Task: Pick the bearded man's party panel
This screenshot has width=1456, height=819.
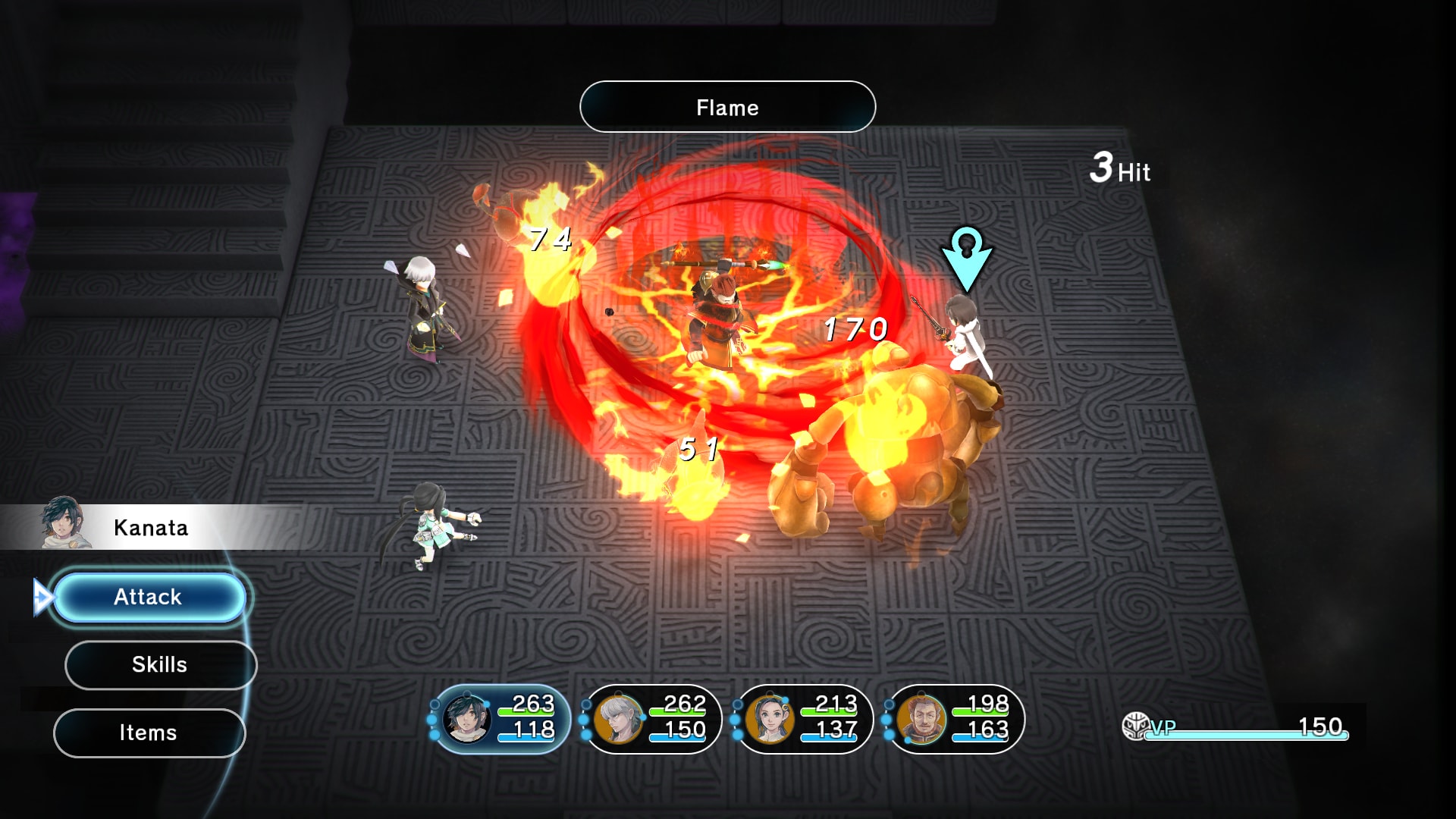Action: point(955,718)
